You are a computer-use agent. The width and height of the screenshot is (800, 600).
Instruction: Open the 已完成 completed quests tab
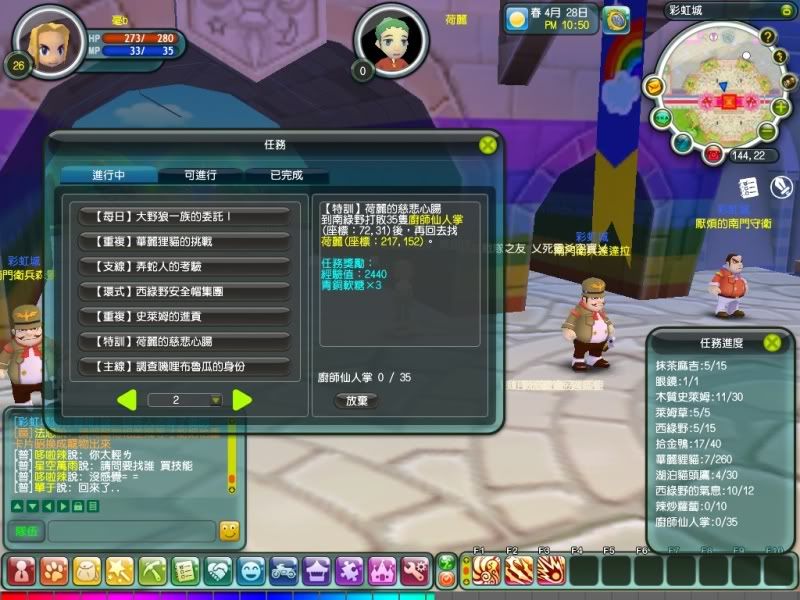[x=287, y=175]
